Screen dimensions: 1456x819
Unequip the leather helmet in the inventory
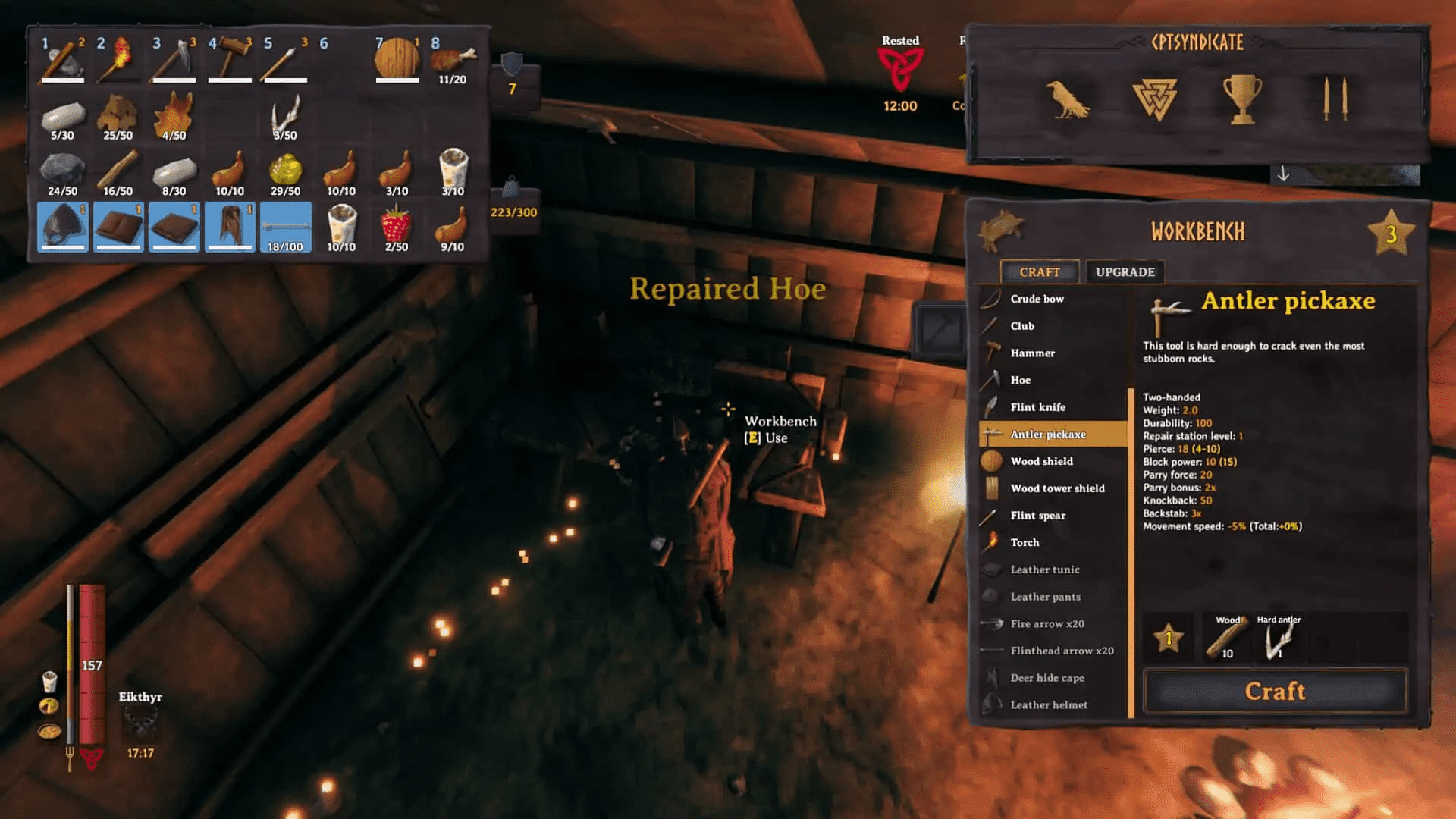tap(62, 227)
